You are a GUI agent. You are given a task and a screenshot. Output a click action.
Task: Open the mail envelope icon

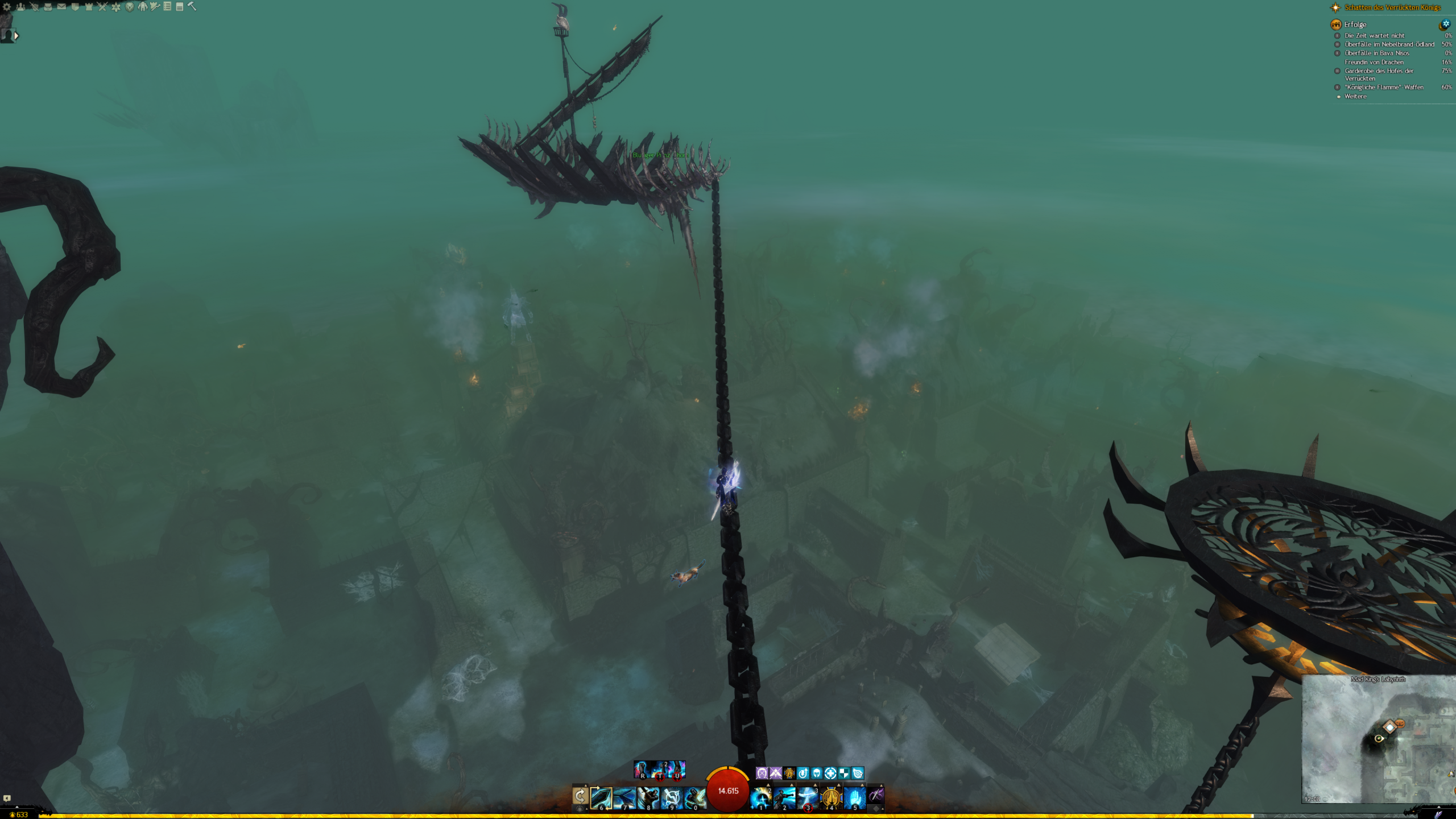click(61, 7)
